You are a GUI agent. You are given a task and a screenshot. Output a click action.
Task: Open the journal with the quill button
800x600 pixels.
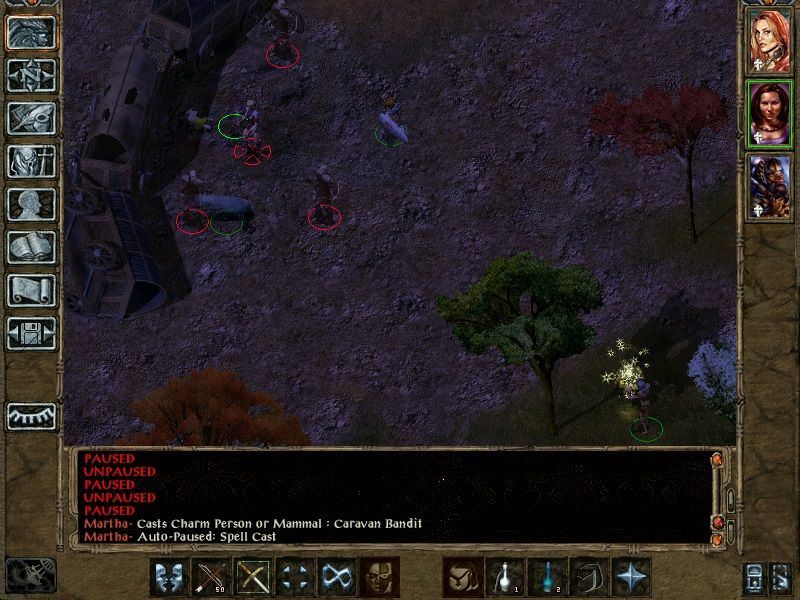[x=31, y=118]
